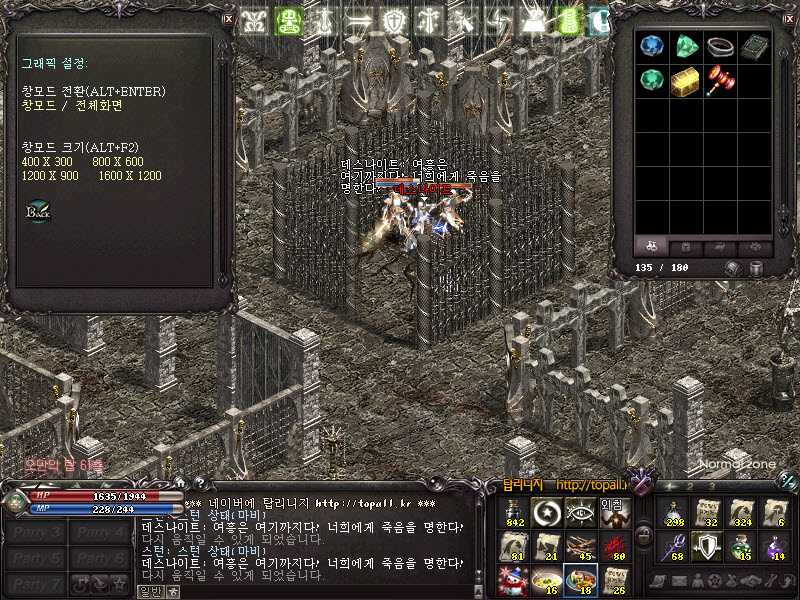
Task: Pick the 1200 X 900 window size
Action: pos(49,176)
